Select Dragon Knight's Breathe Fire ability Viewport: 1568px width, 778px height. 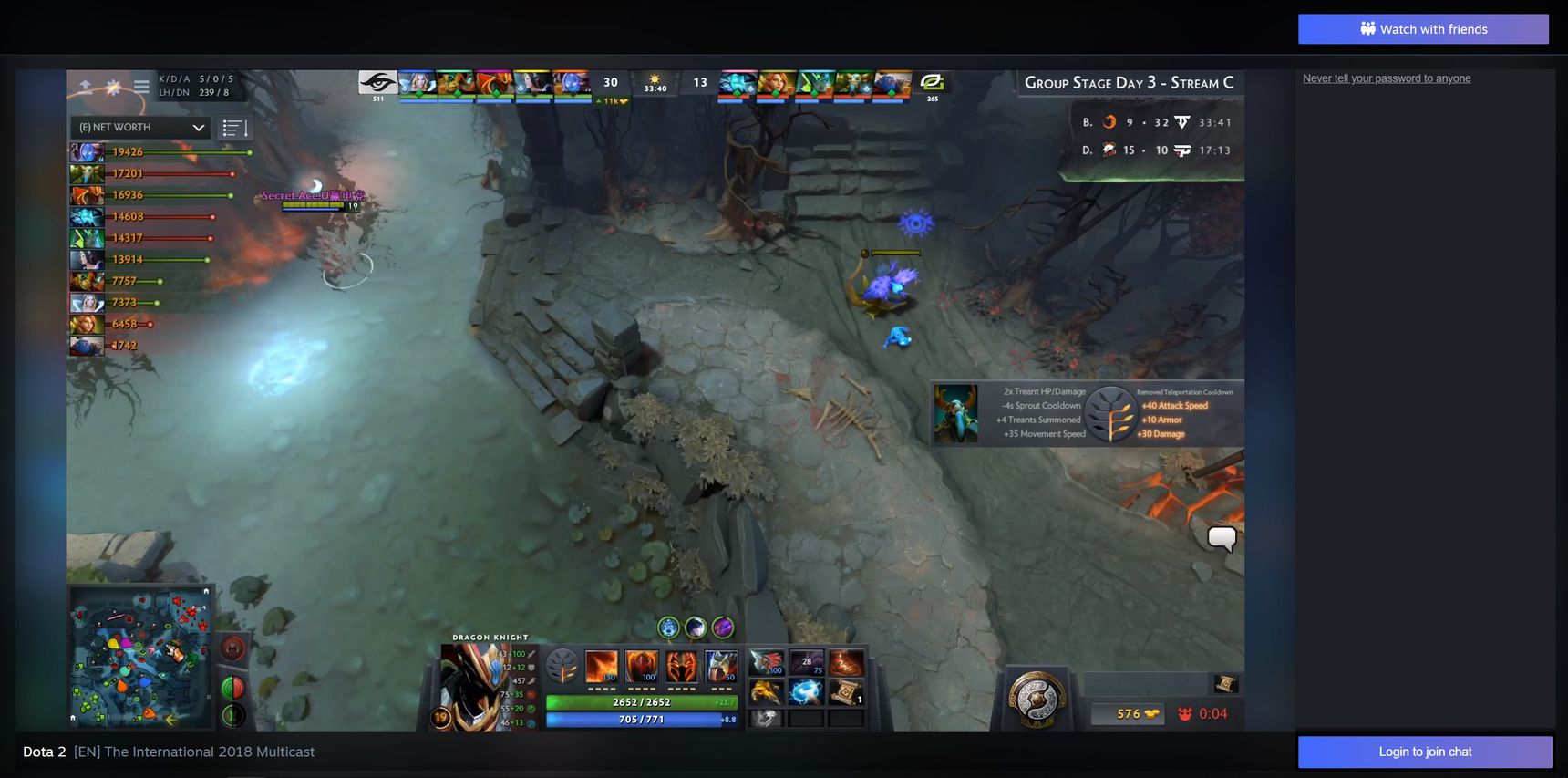pyautogui.click(x=602, y=667)
